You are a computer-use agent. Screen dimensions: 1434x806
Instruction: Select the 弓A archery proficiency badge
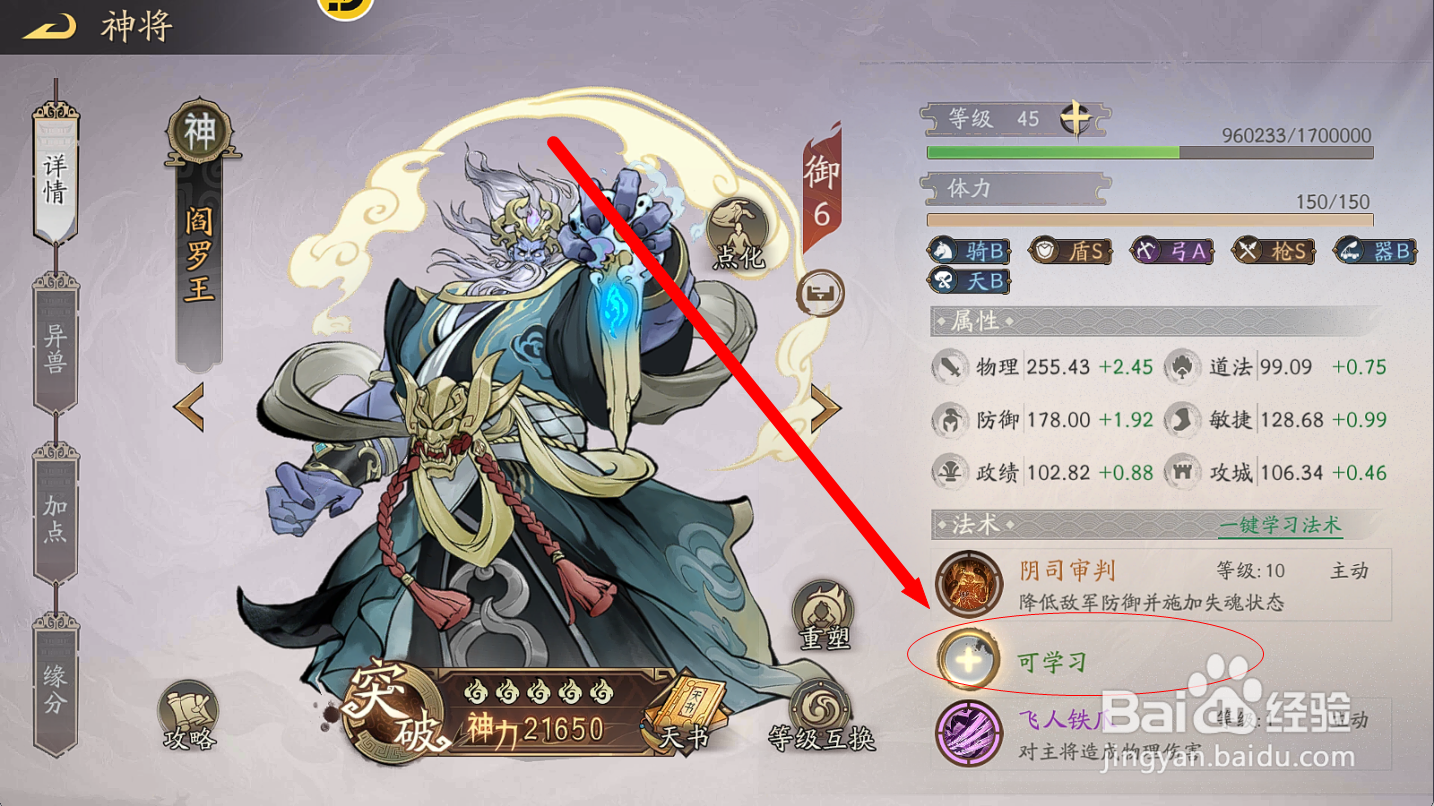click(1172, 251)
